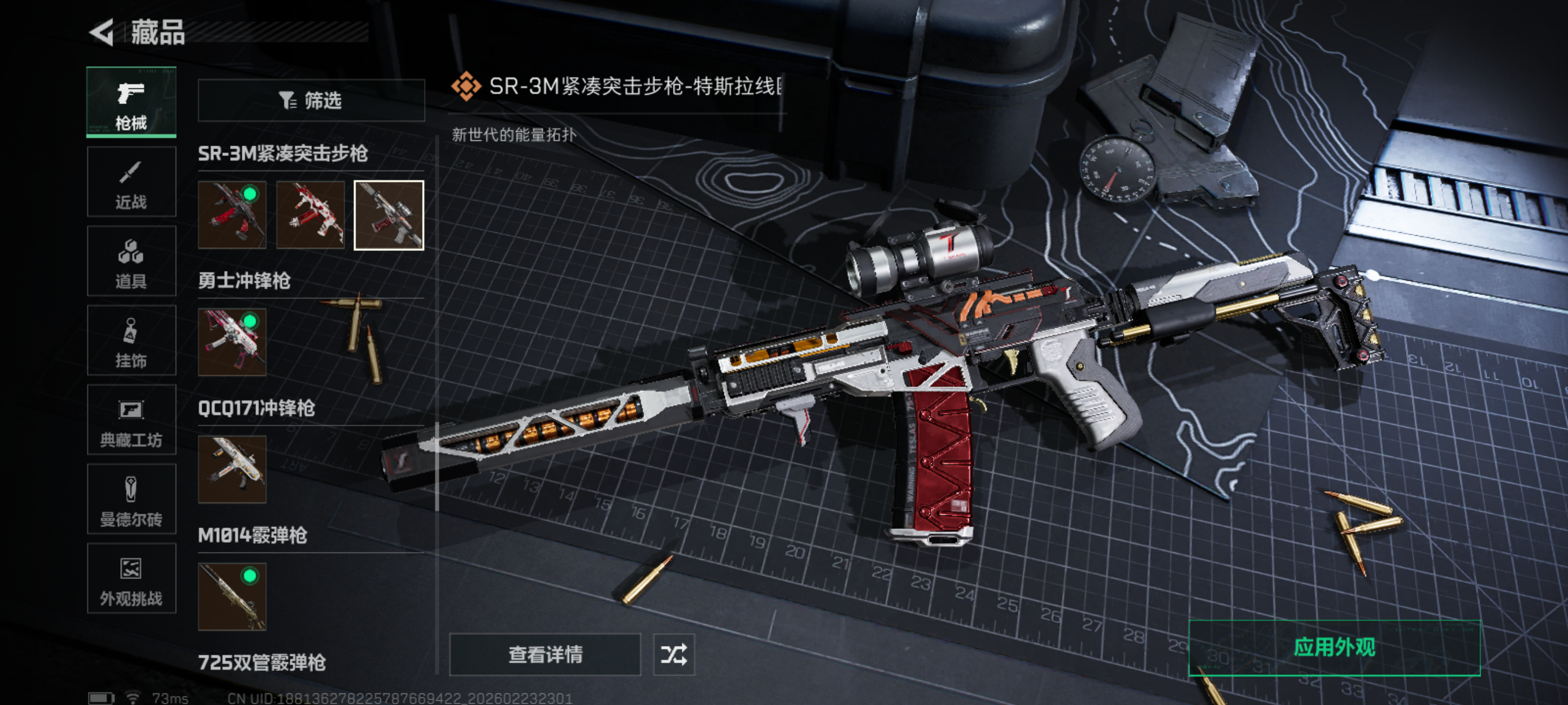The height and width of the screenshot is (705, 1568).
Task: Go back using the arrow beside 藏品
Action: tap(102, 32)
